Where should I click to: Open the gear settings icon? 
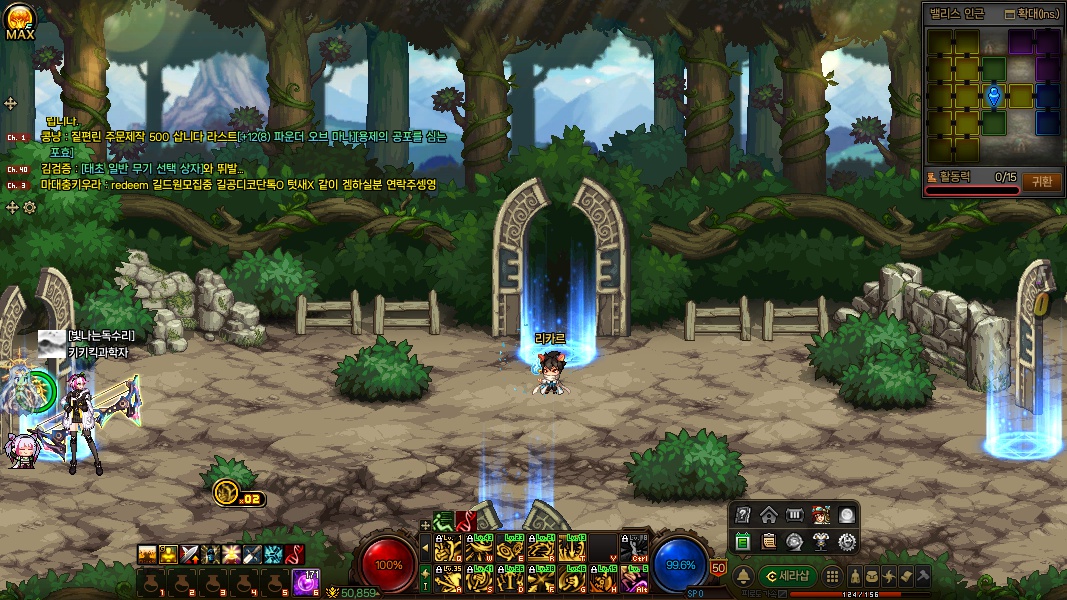tap(847, 542)
